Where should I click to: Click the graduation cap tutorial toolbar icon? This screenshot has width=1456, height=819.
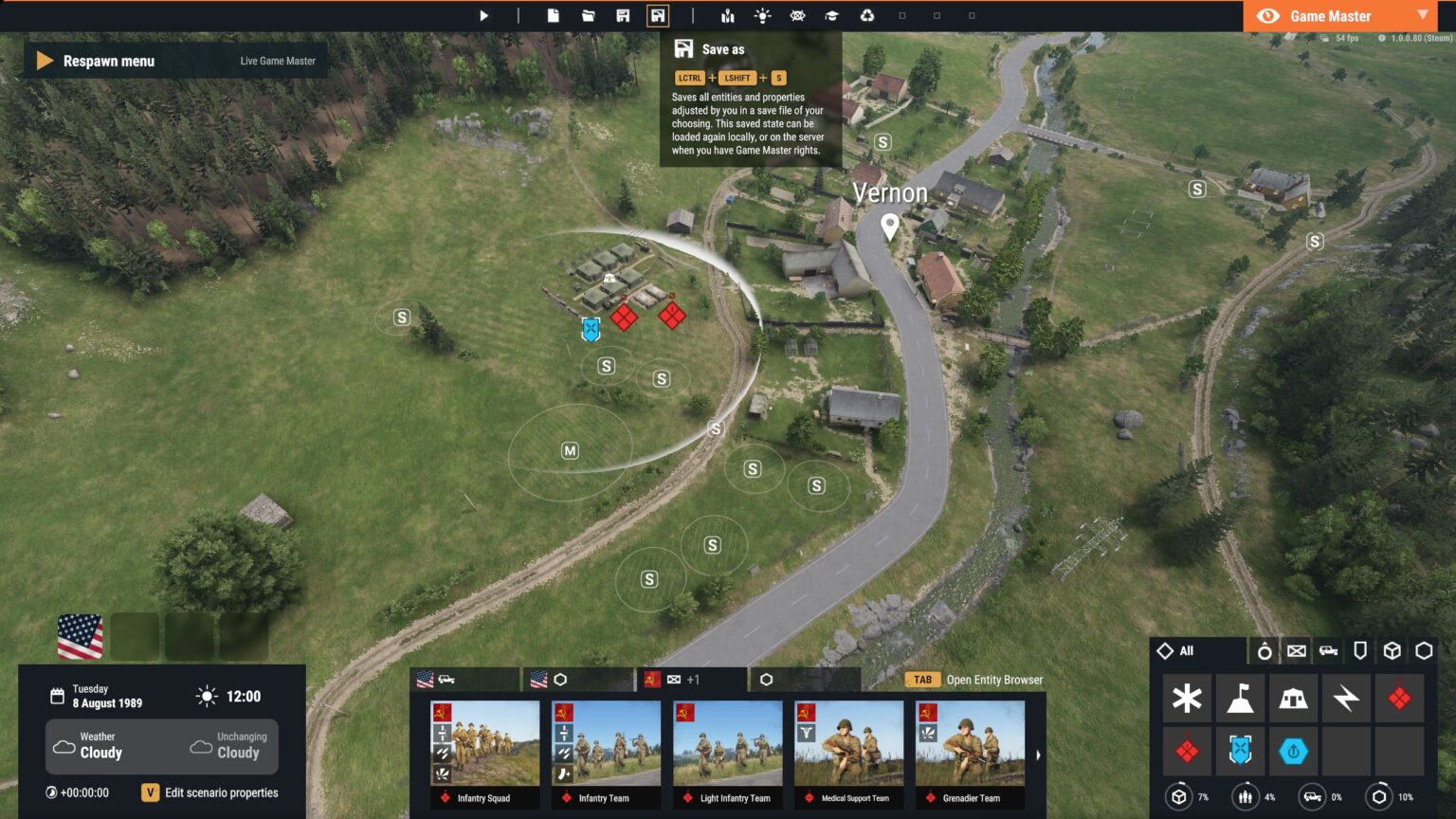tap(832, 15)
